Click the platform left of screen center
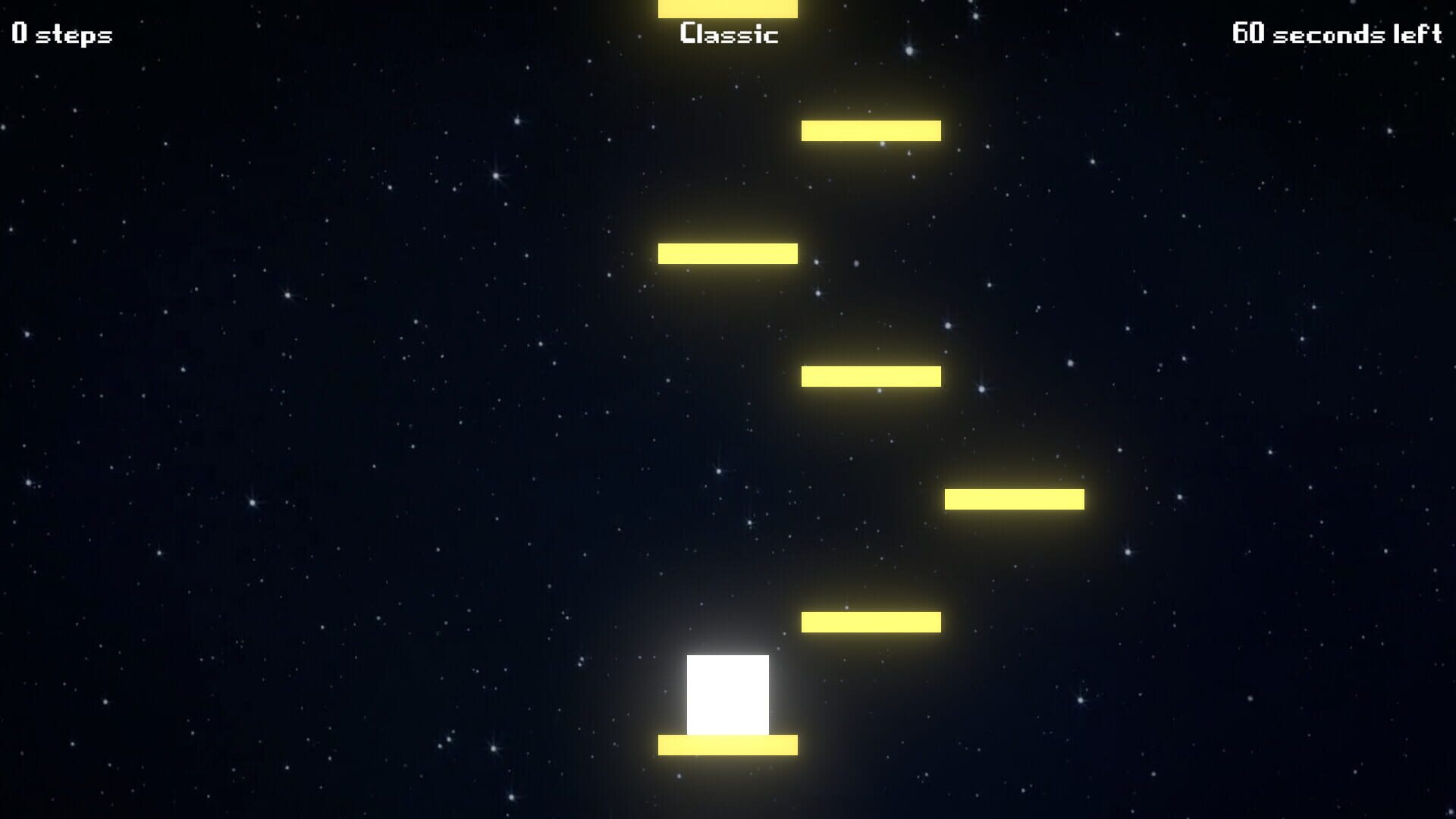Image resolution: width=1456 pixels, height=819 pixels. (x=726, y=253)
